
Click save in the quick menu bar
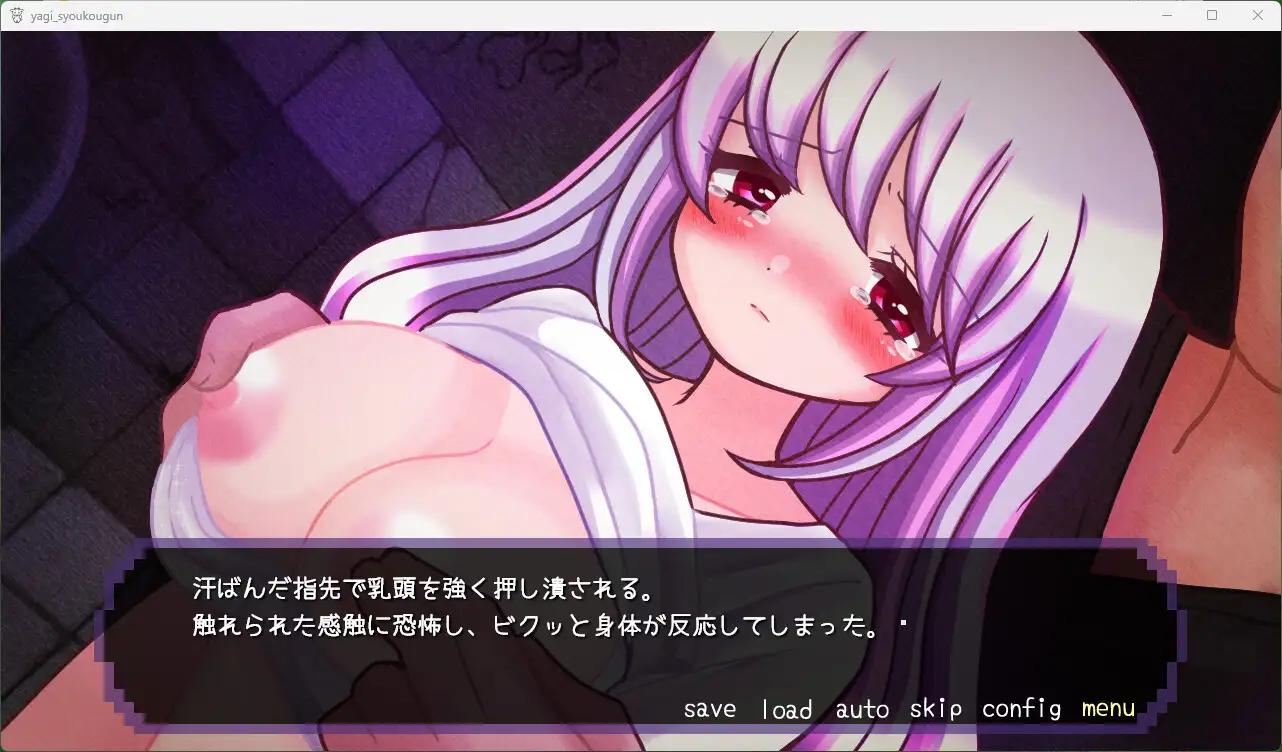pos(709,708)
